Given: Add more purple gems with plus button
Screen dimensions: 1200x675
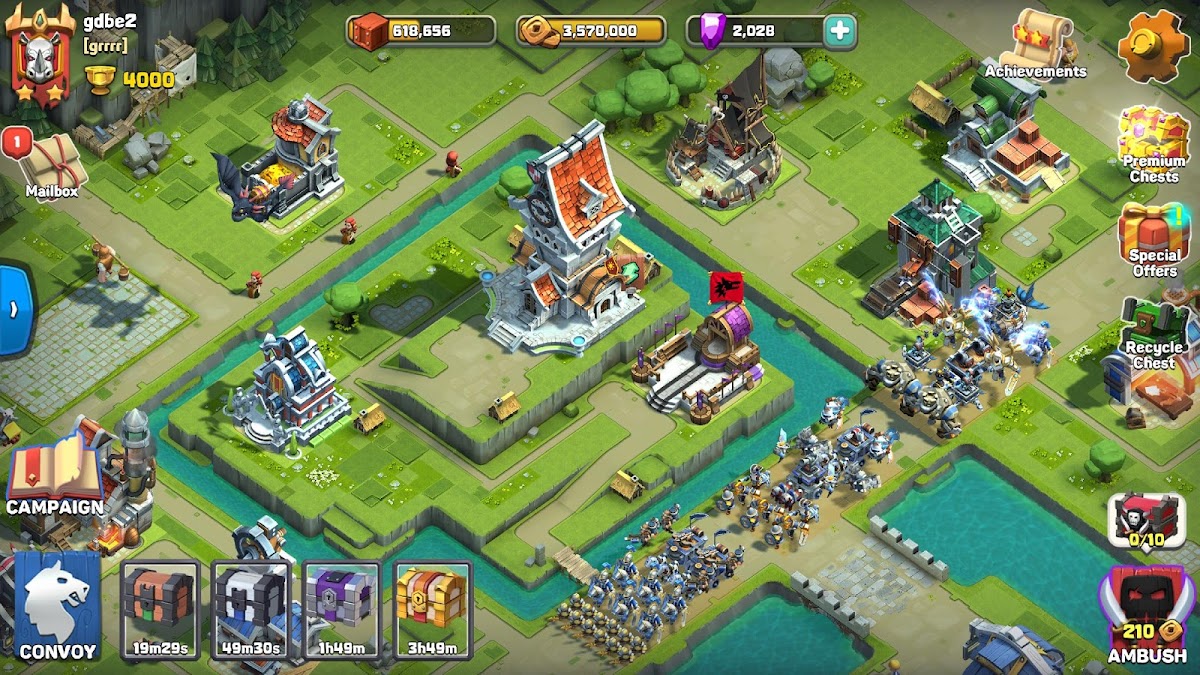Looking at the screenshot, I should coord(840,31).
